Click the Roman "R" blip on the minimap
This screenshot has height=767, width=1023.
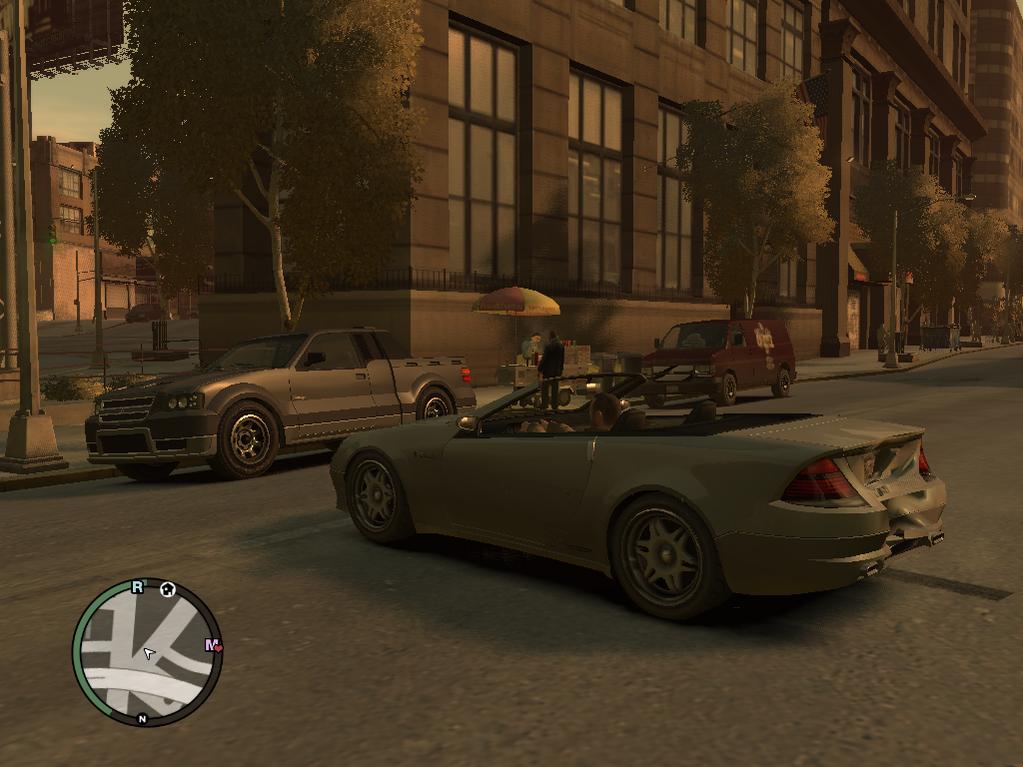tap(138, 587)
